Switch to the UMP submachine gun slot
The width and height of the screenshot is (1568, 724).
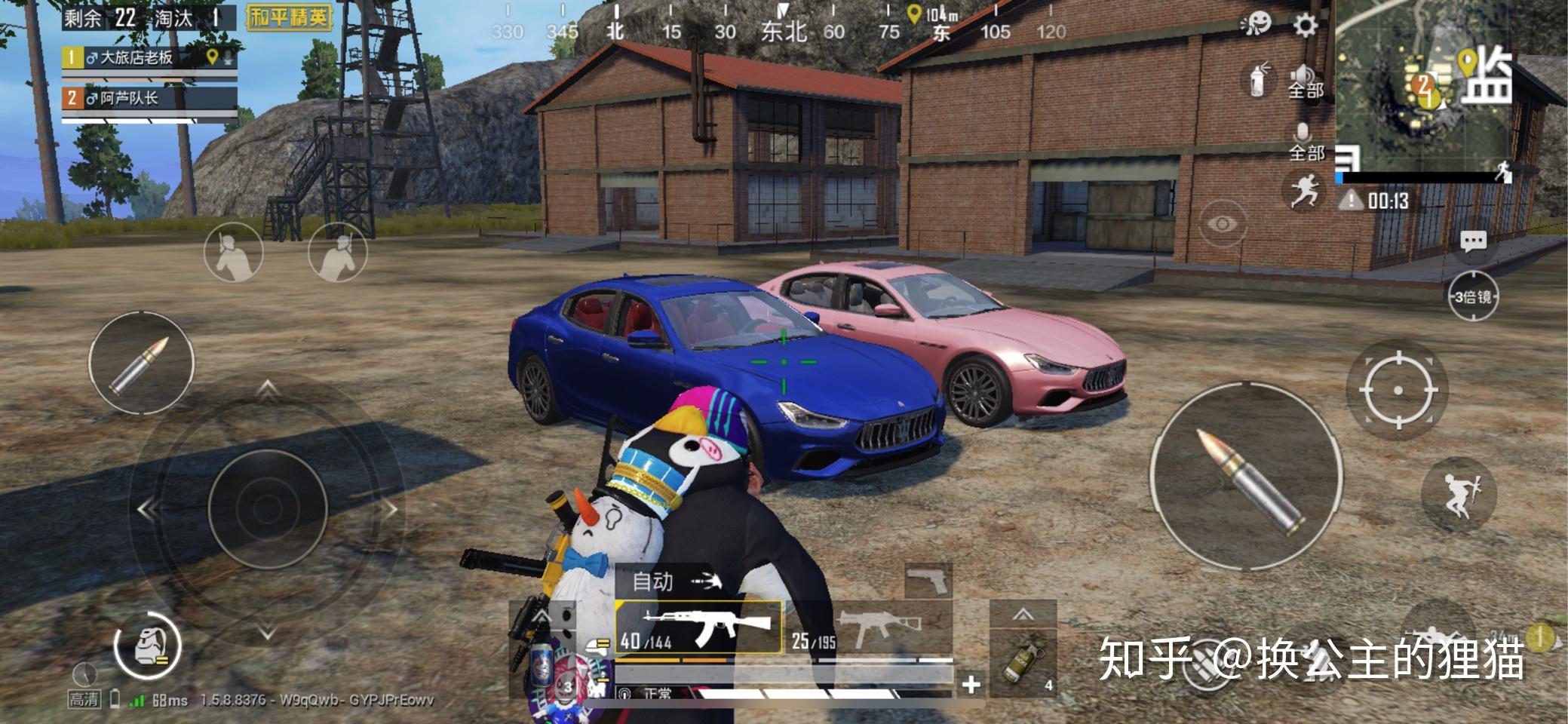[x=867, y=627]
